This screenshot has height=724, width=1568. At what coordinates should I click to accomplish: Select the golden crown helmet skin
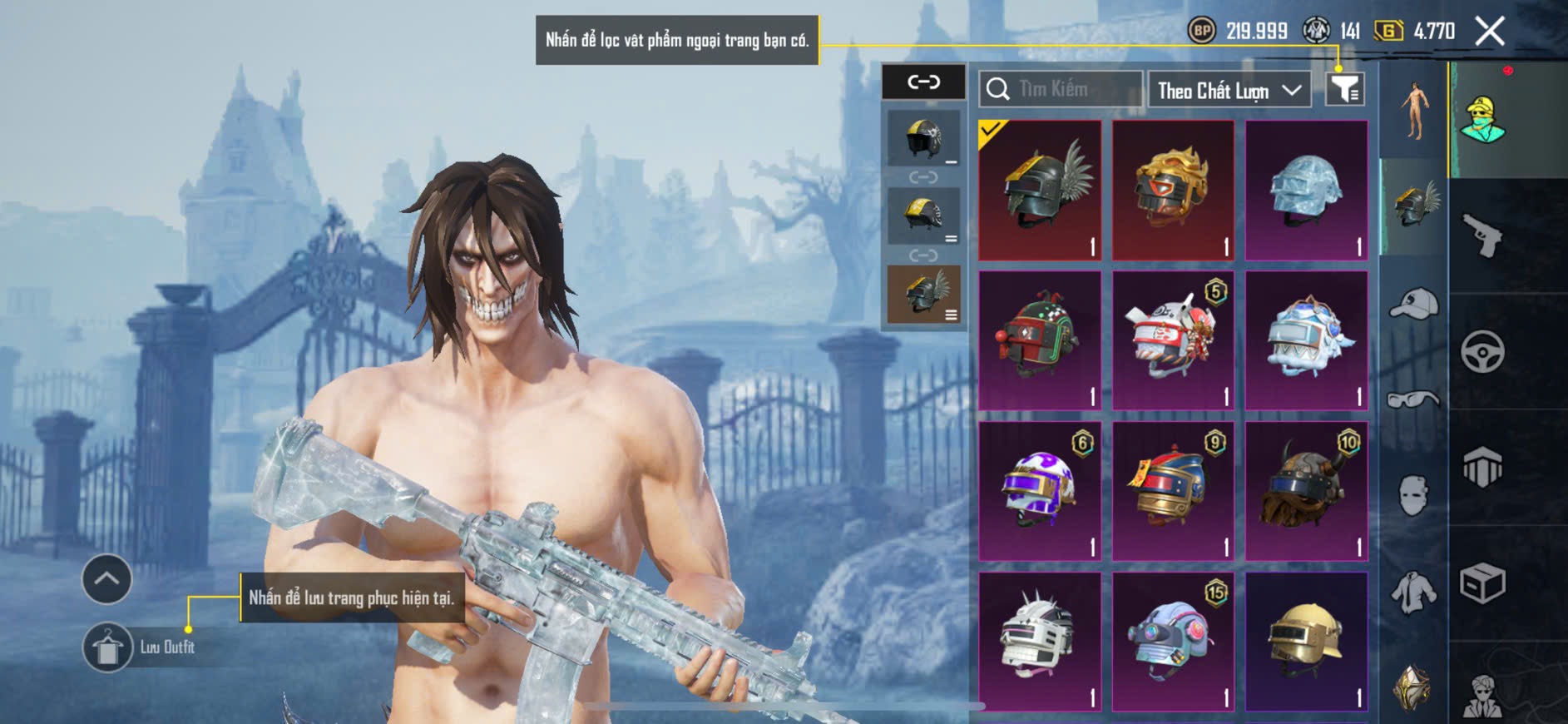1173,191
